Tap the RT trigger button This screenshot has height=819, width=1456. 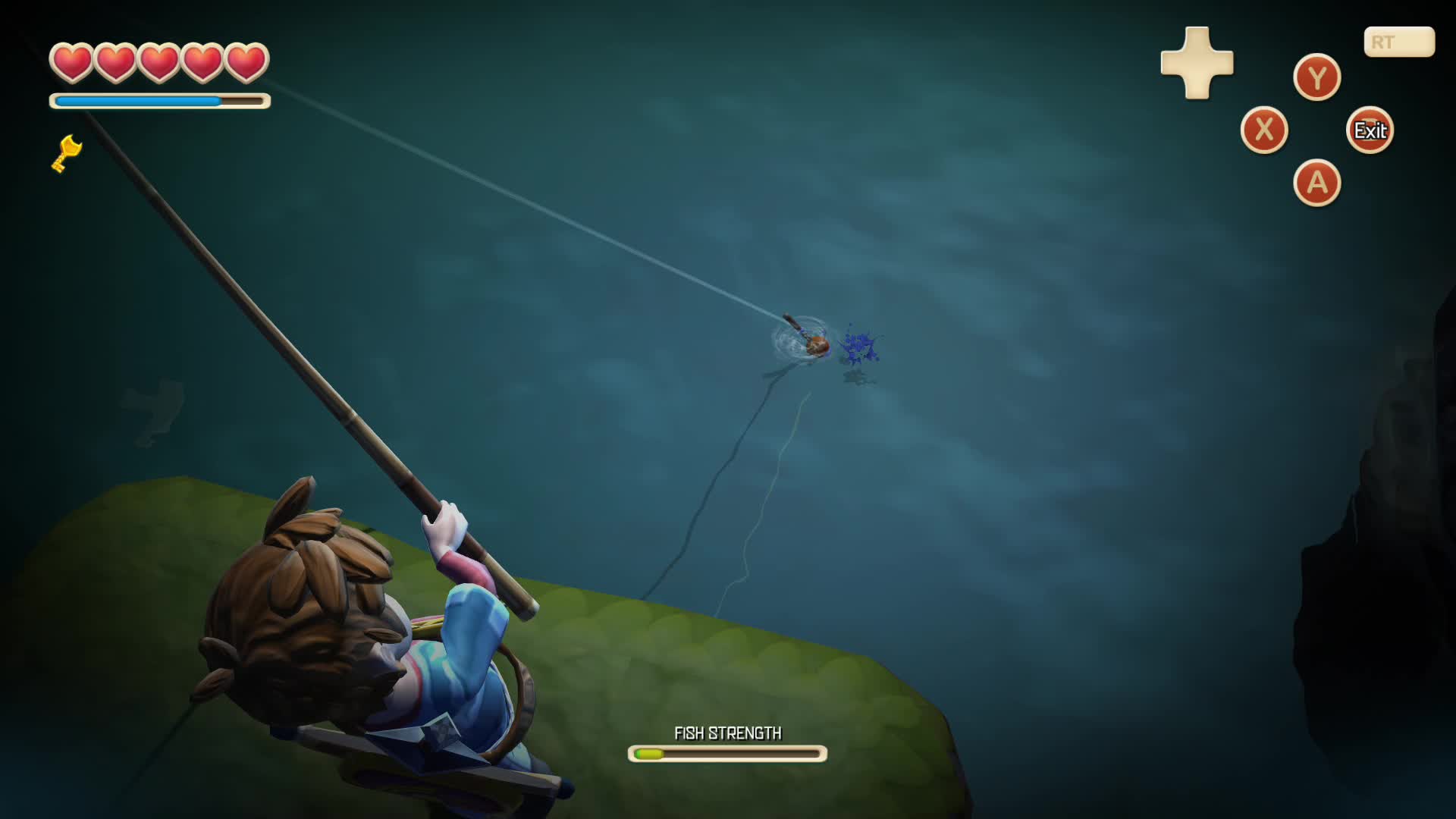point(1398,42)
